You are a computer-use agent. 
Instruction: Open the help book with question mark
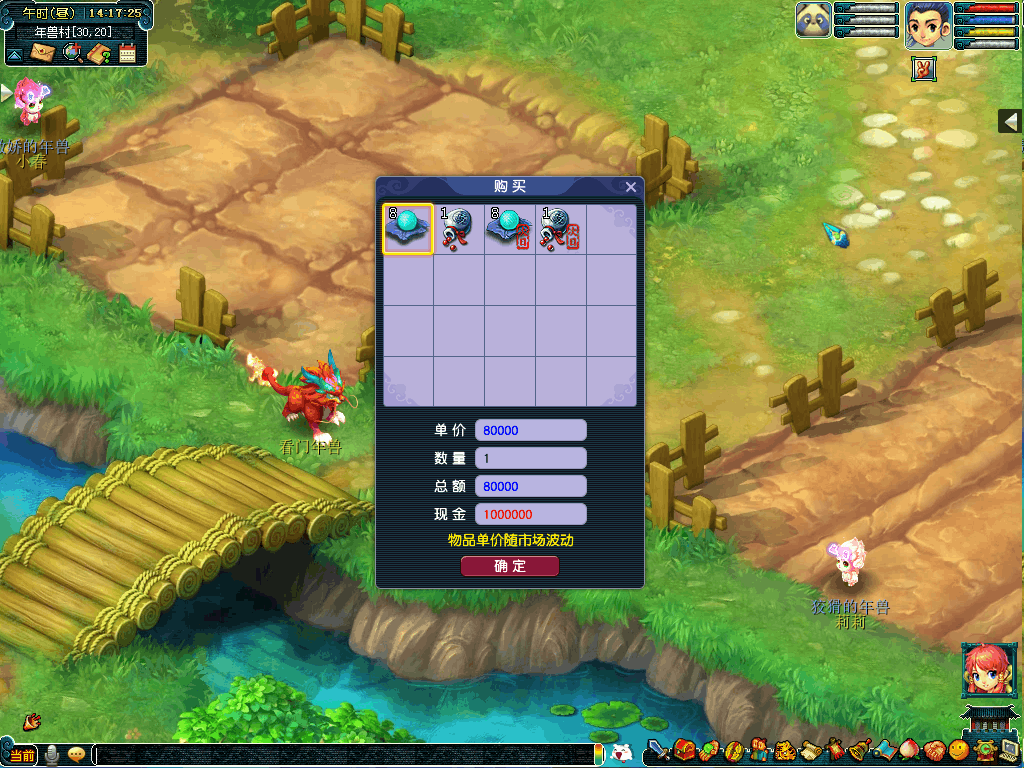click(x=99, y=53)
